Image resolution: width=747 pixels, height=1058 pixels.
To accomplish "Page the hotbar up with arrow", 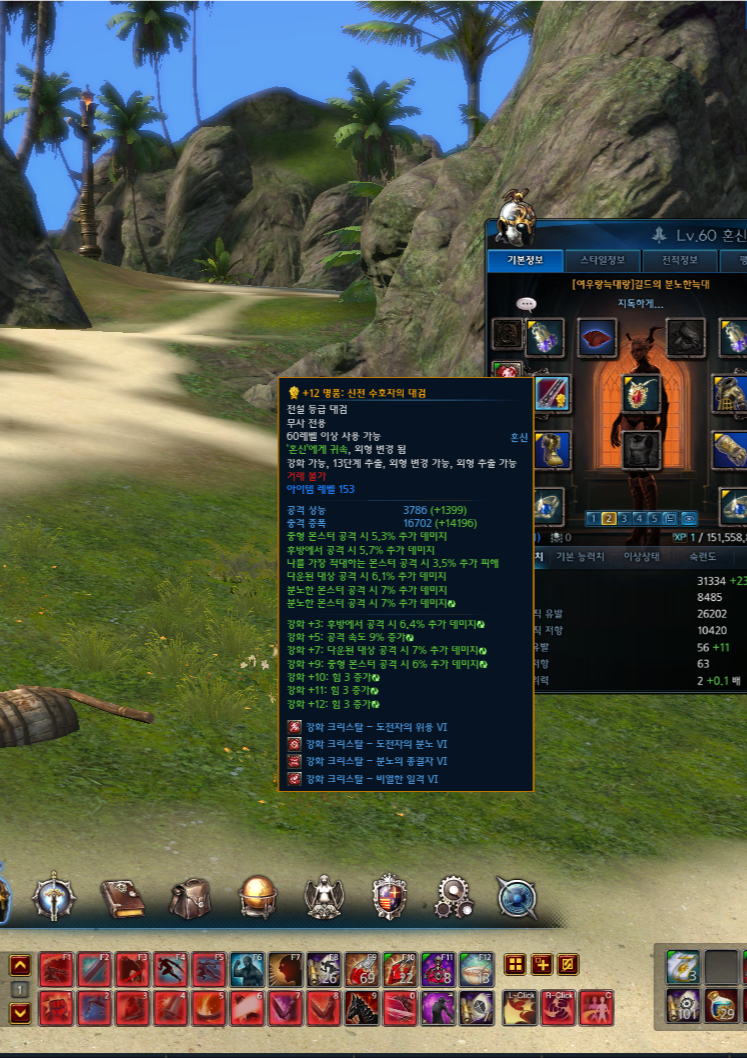I will tap(20, 965).
